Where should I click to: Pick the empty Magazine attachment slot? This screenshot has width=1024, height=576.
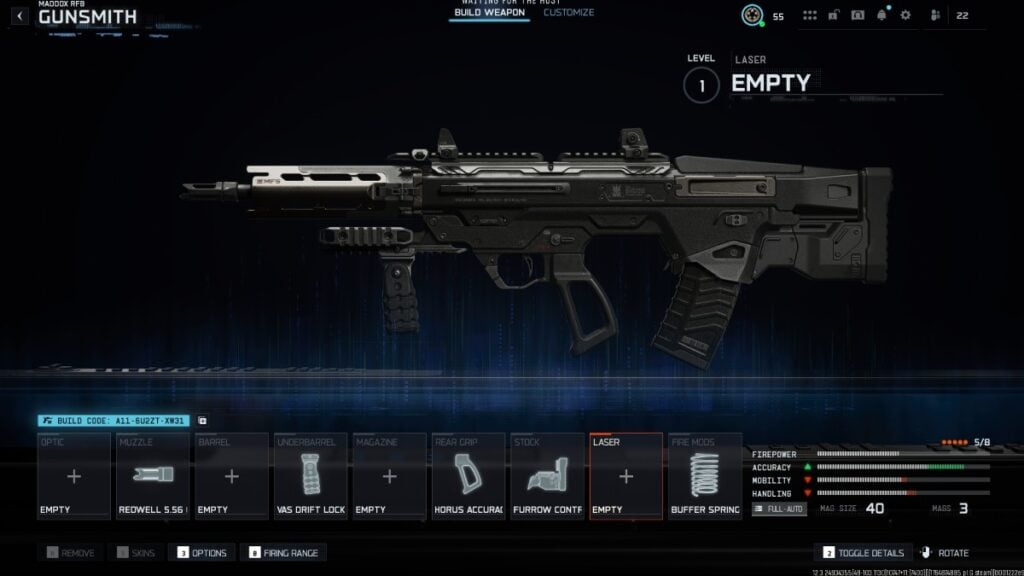(x=389, y=476)
